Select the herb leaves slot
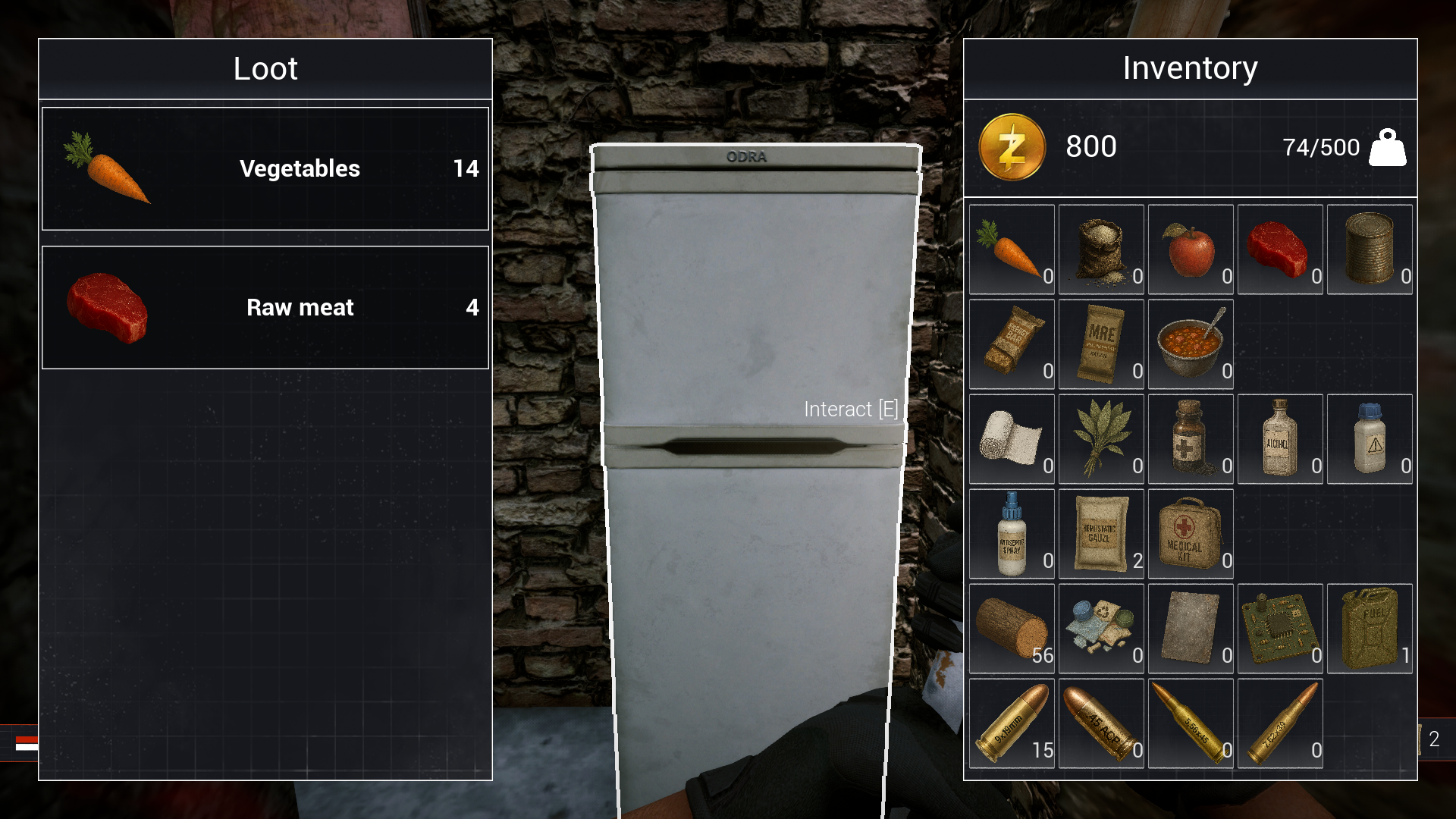This screenshot has width=1456, height=819. (x=1101, y=439)
